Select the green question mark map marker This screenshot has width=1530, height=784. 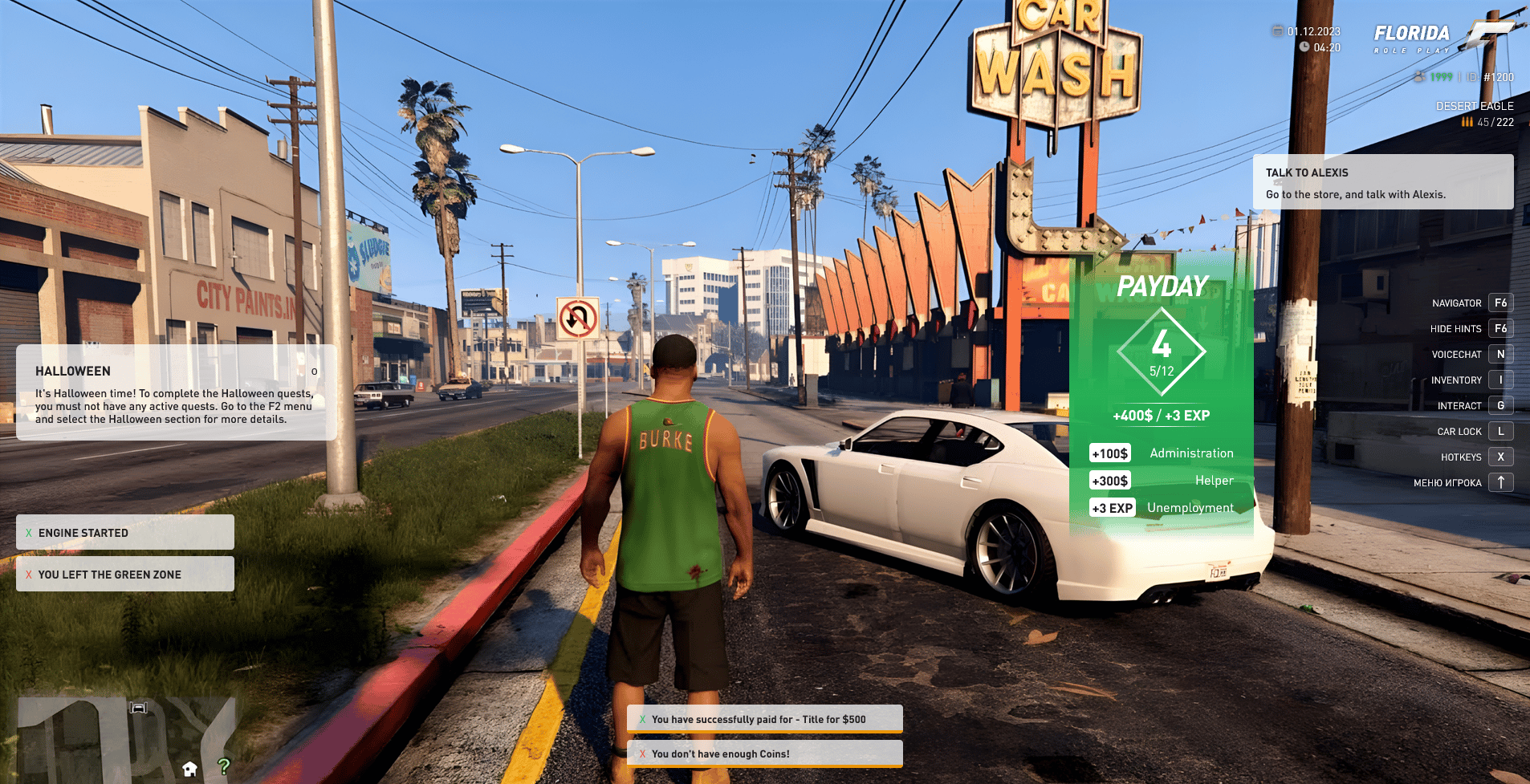coord(224,766)
